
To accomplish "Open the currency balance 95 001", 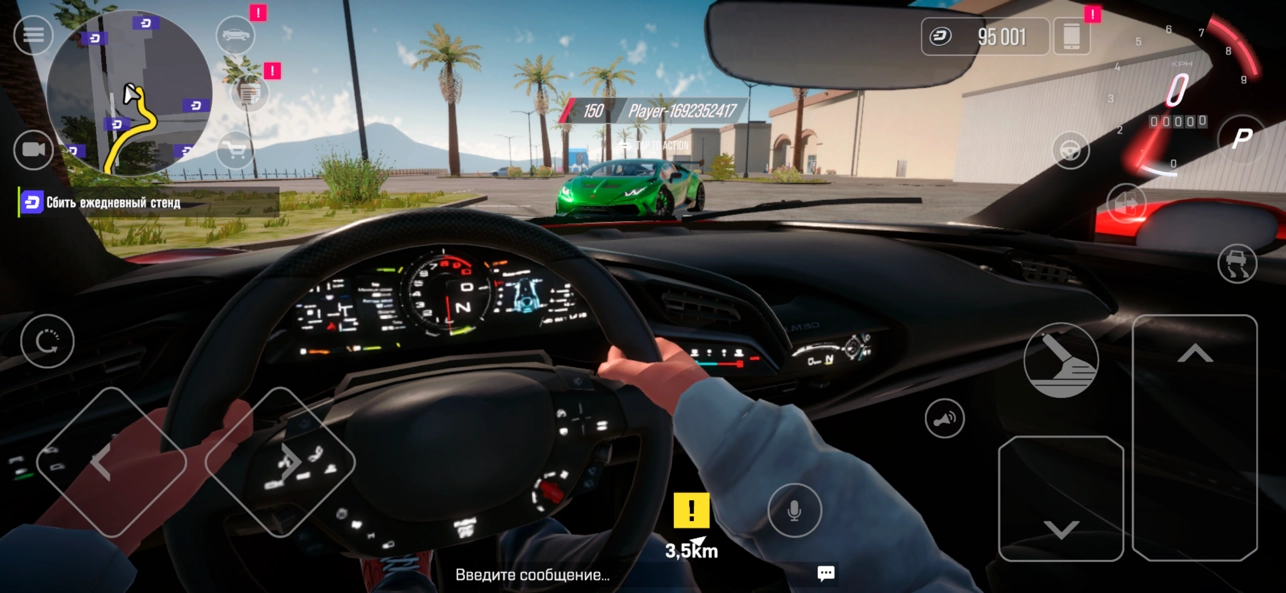I will (985, 37).
